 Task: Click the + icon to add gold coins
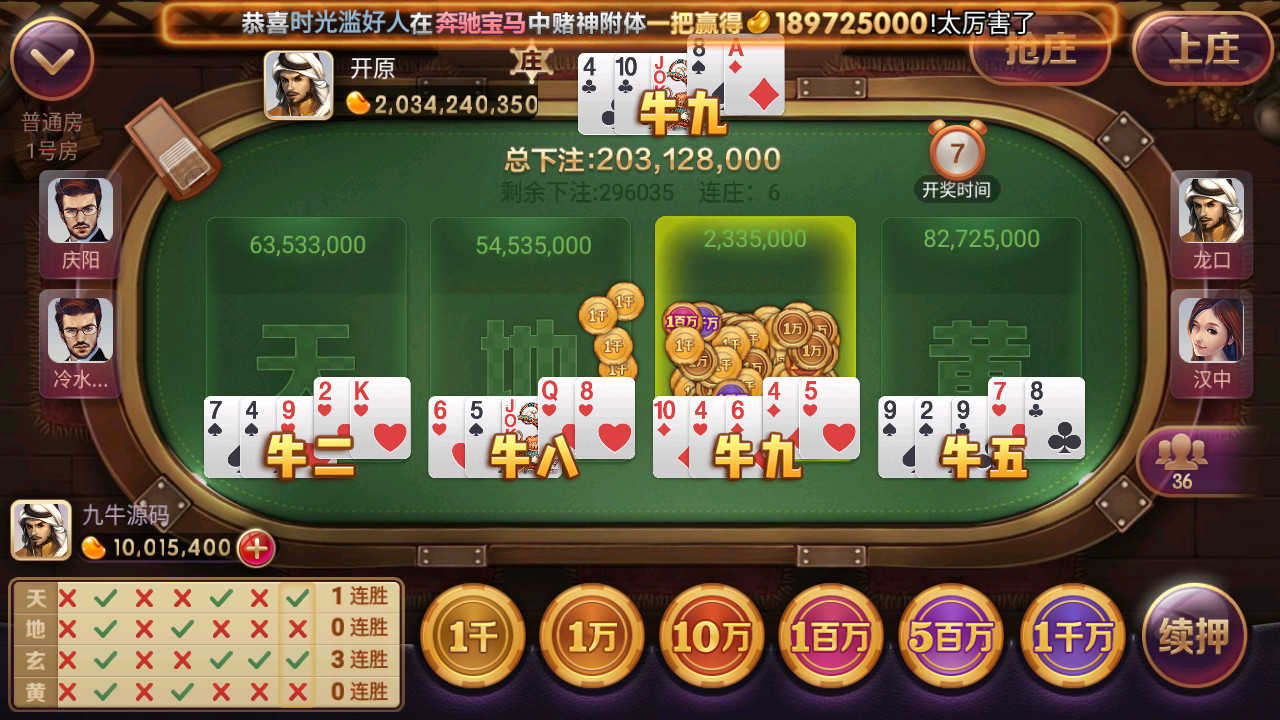253,548
